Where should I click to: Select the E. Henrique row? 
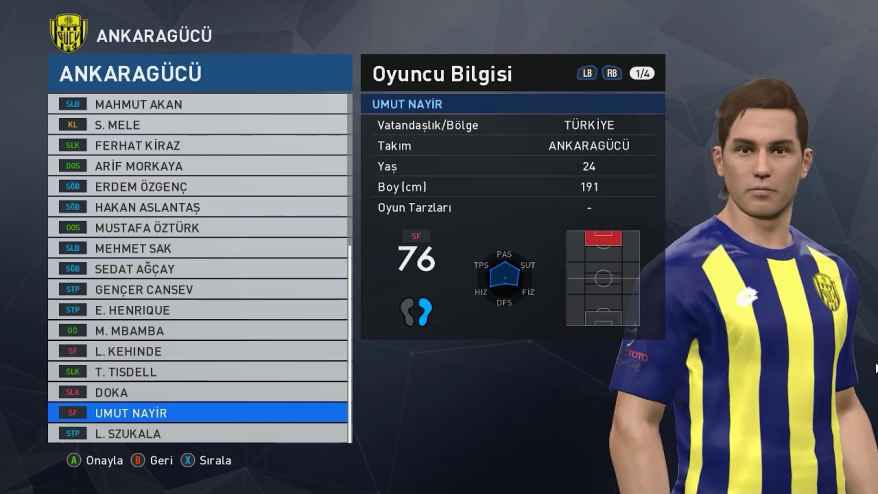pyautogui.click(x=198, y=310)
